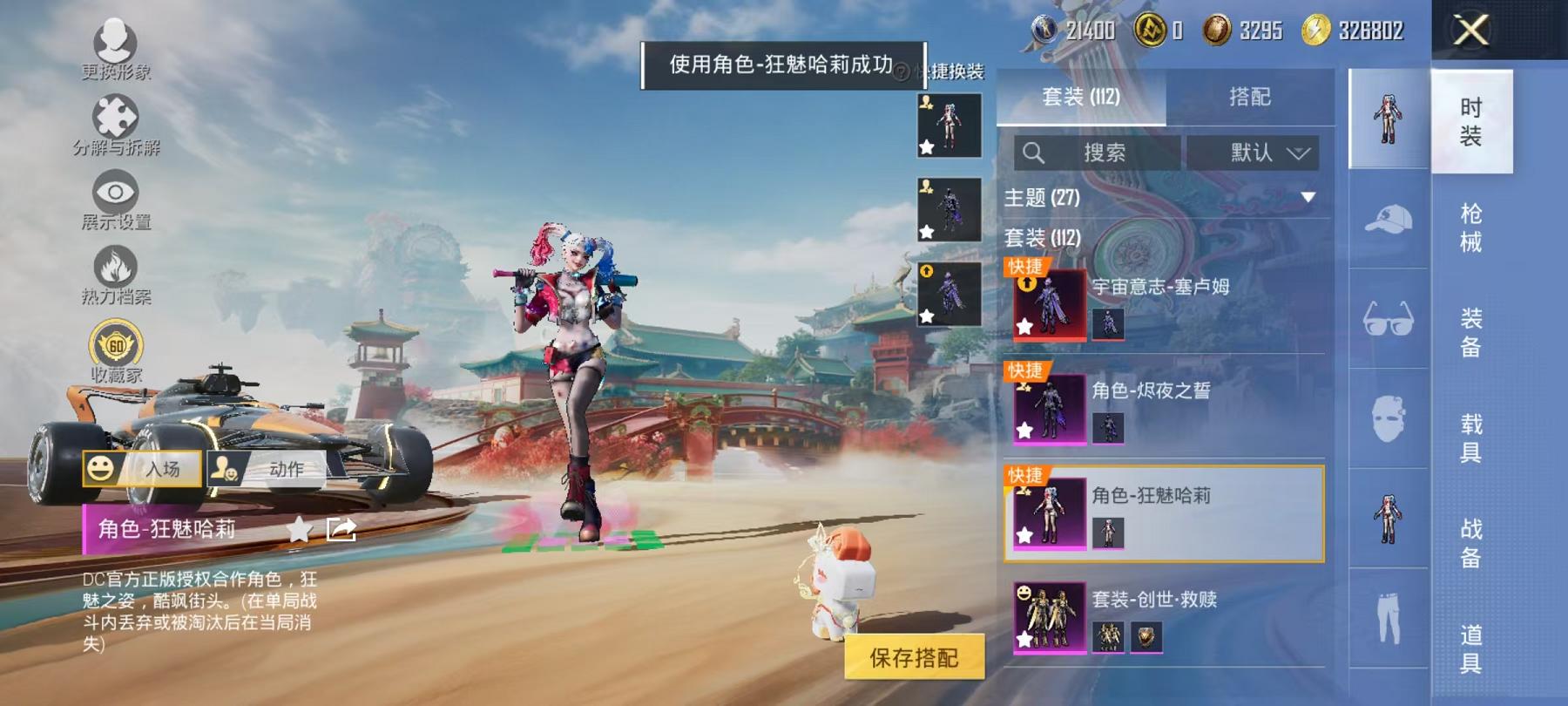Expand the 套装 (112) section header

(1042, 238)
